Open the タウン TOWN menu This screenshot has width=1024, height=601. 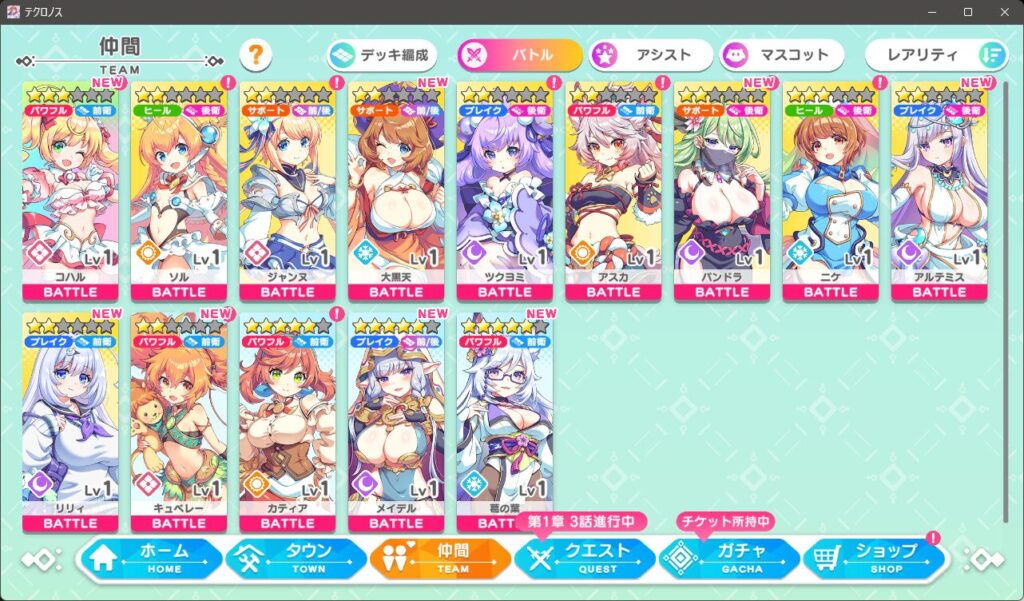point(297,557)
